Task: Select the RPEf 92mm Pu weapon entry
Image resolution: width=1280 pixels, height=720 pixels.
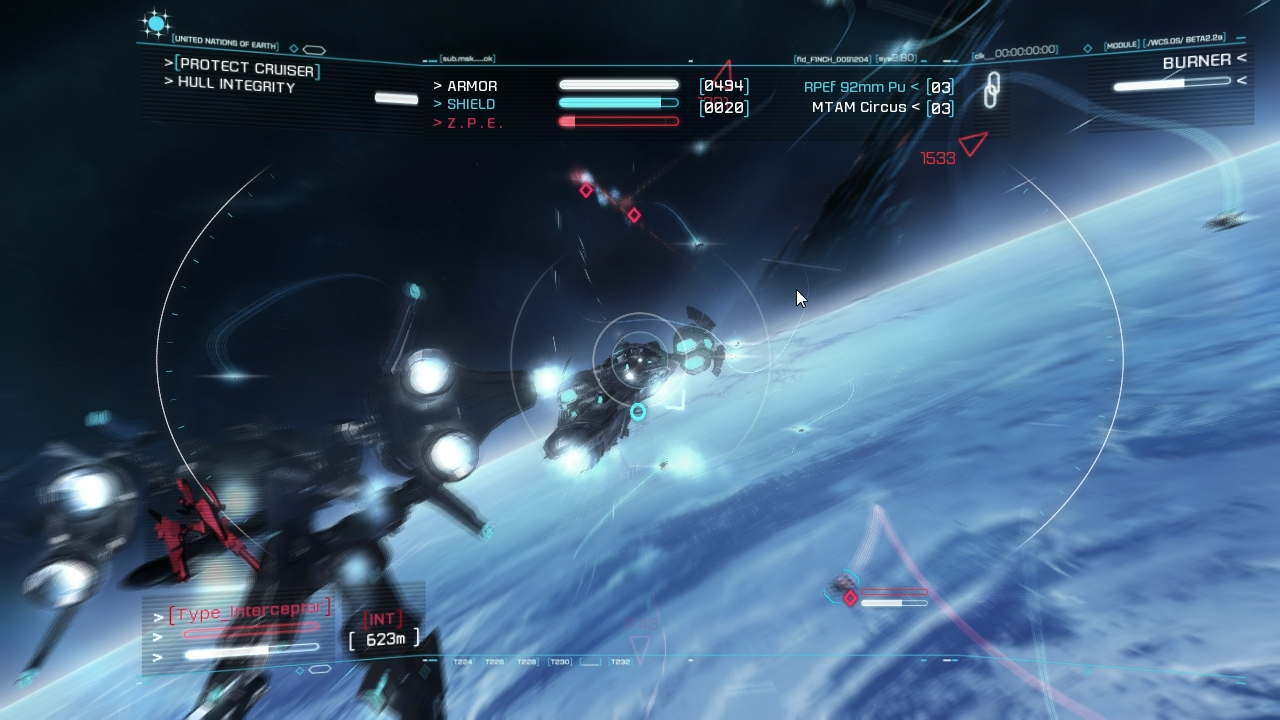Action: (855, 87)
